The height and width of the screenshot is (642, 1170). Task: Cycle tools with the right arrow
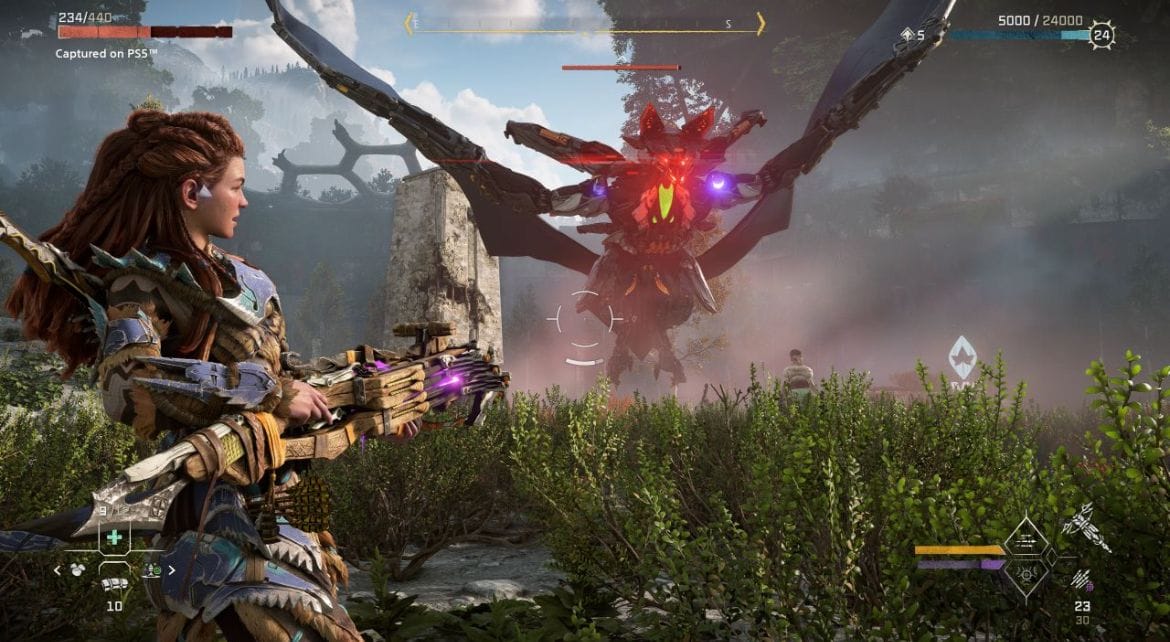pos(171,570)
